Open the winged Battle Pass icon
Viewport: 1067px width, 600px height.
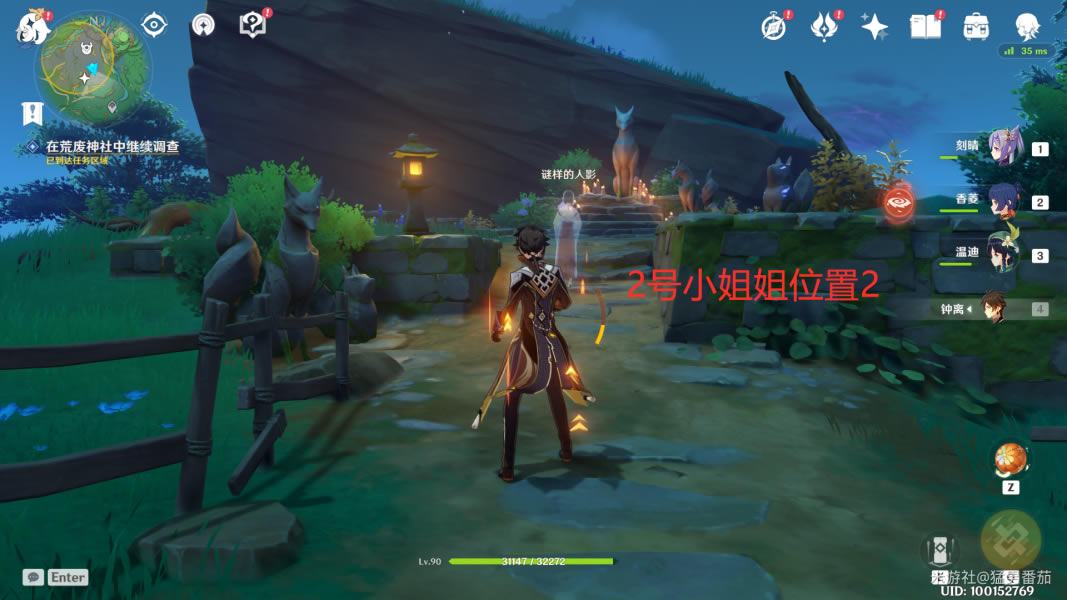point(824,27)
